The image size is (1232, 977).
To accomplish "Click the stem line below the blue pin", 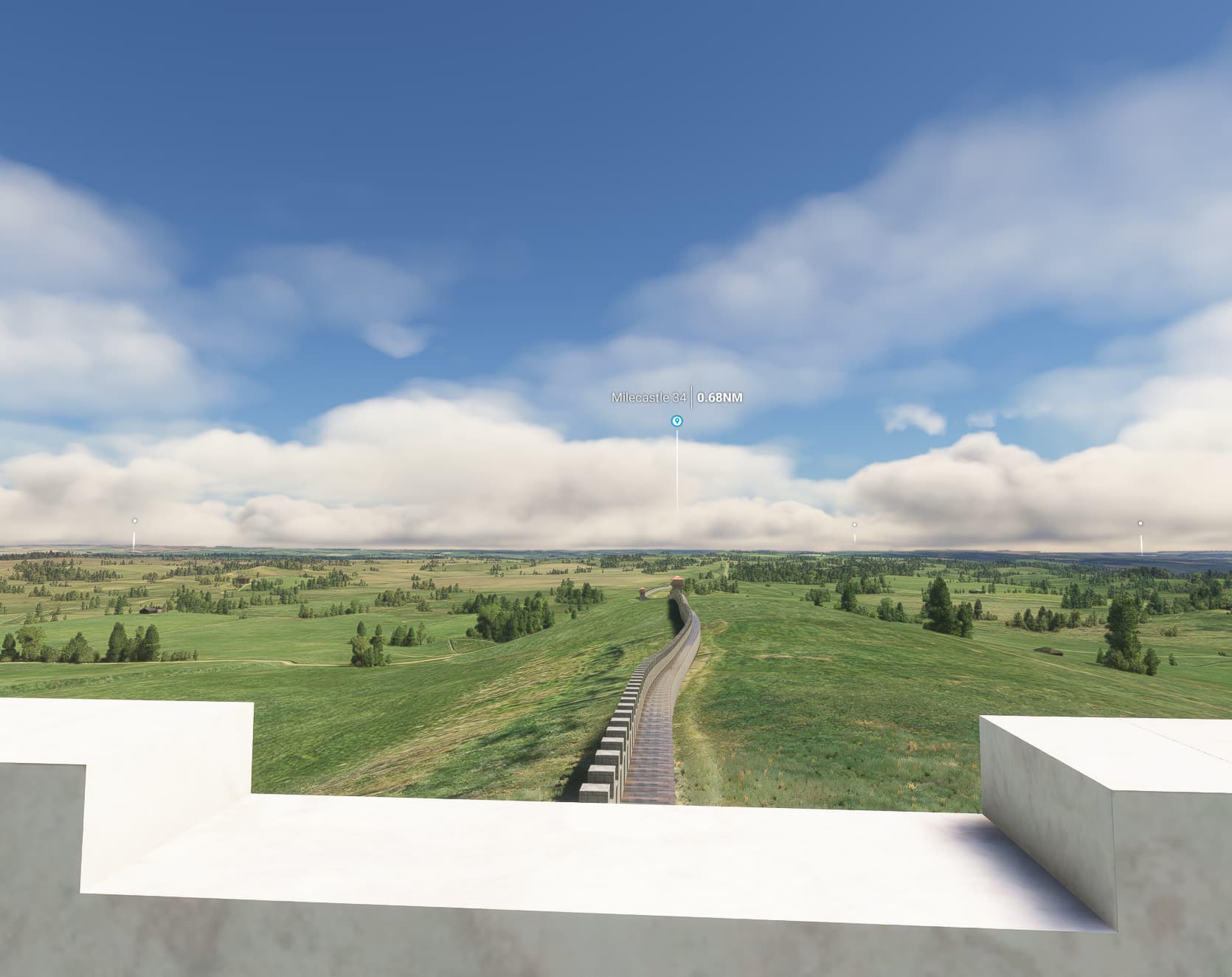I will [677, 472].
